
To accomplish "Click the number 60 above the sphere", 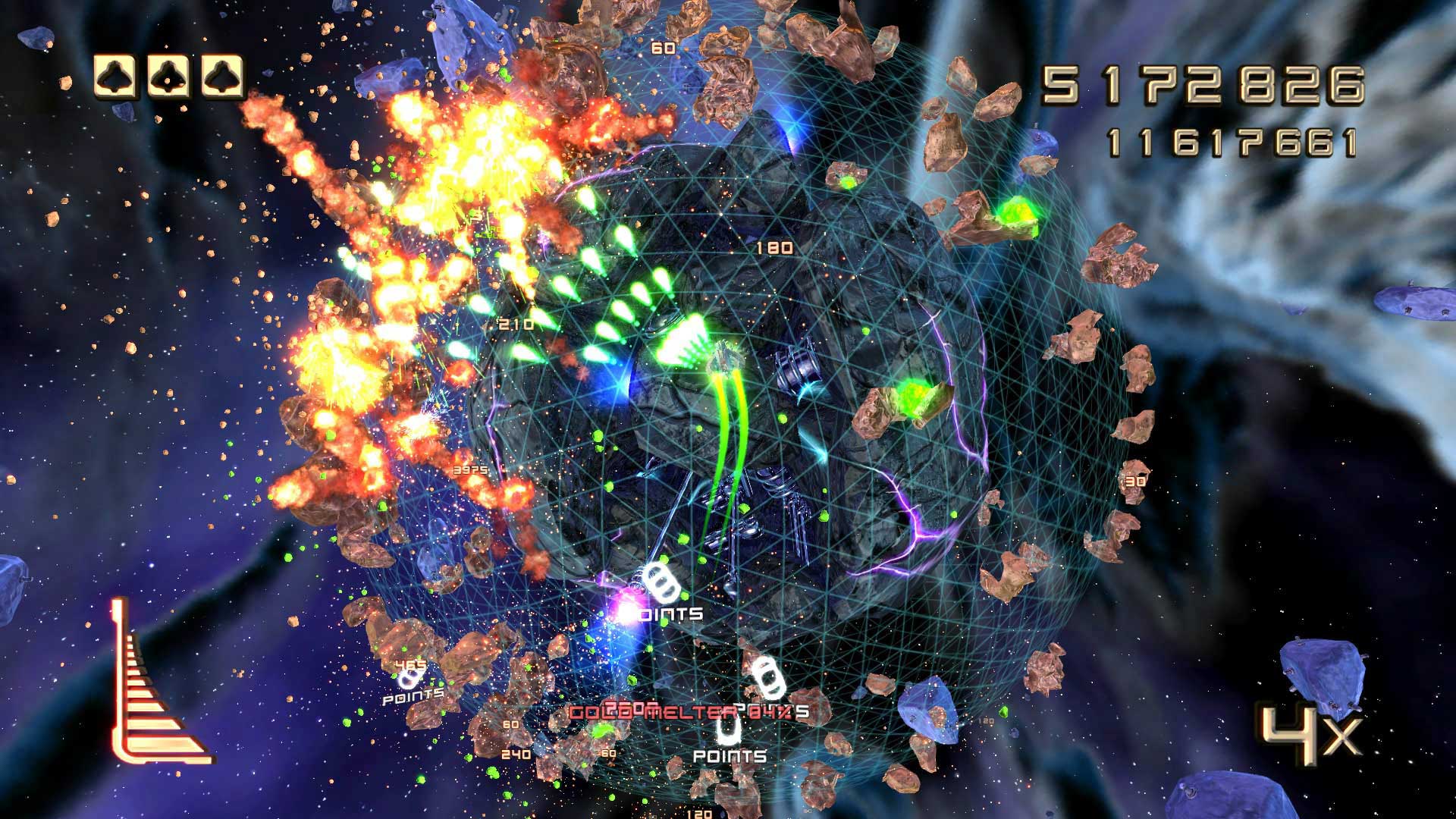I will click(x=662, y=47).
